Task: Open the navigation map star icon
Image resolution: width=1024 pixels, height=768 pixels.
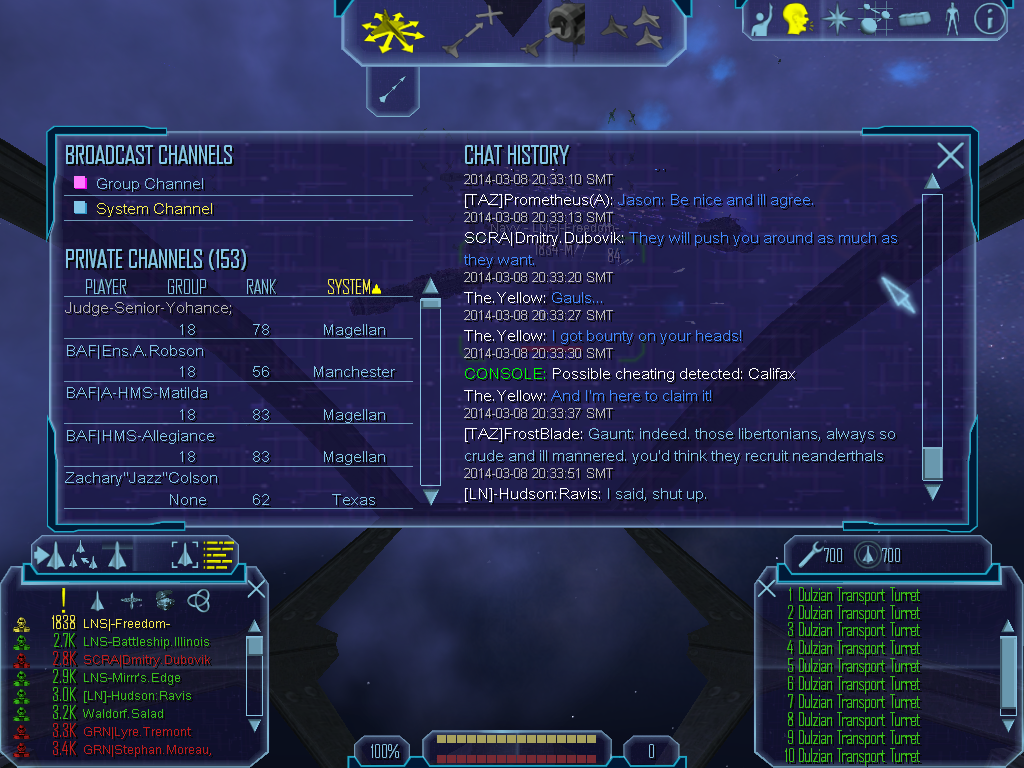Action: tap(835, 19)
